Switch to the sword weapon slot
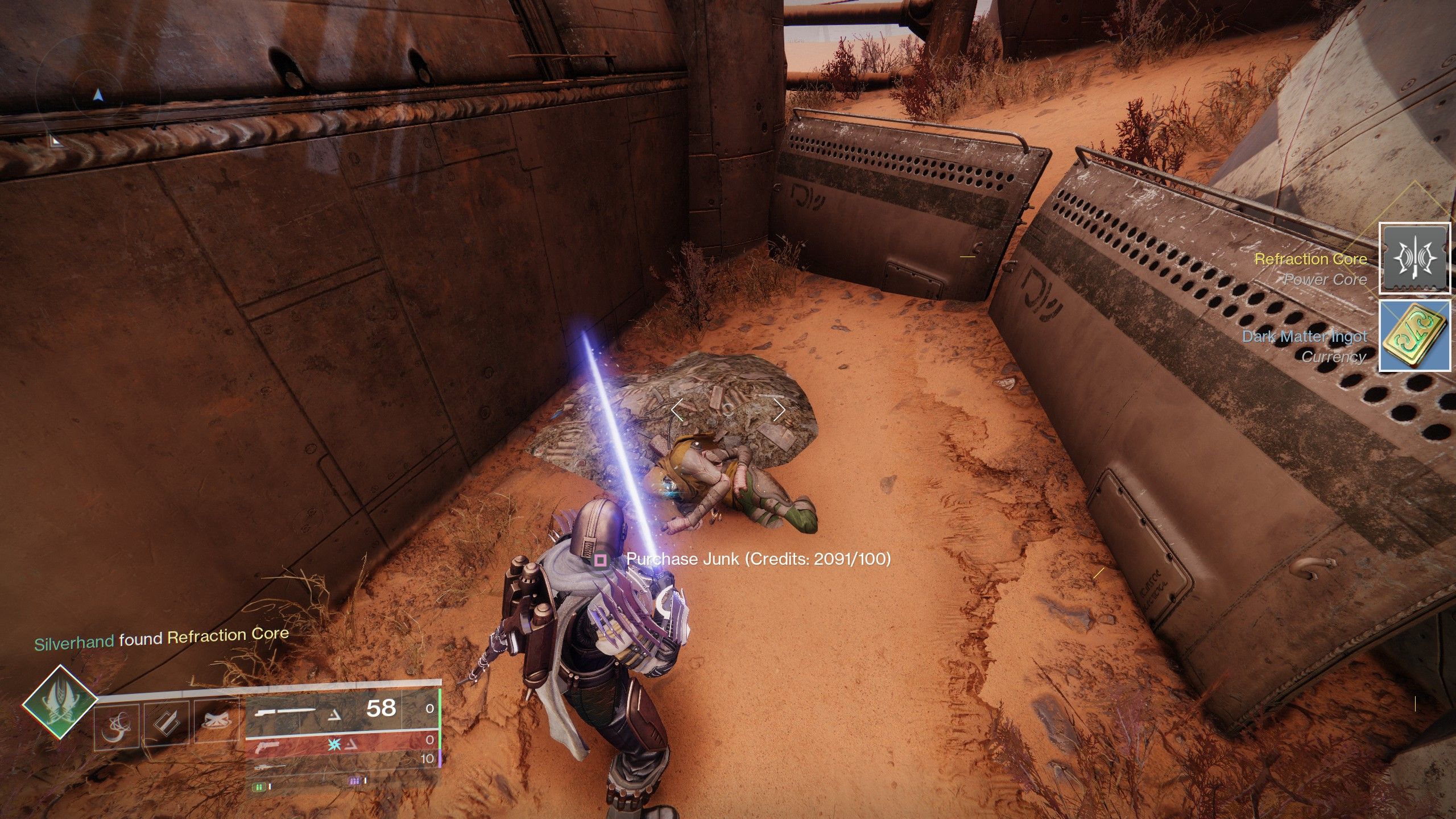 pyautogui.click(x=324, y=709)
